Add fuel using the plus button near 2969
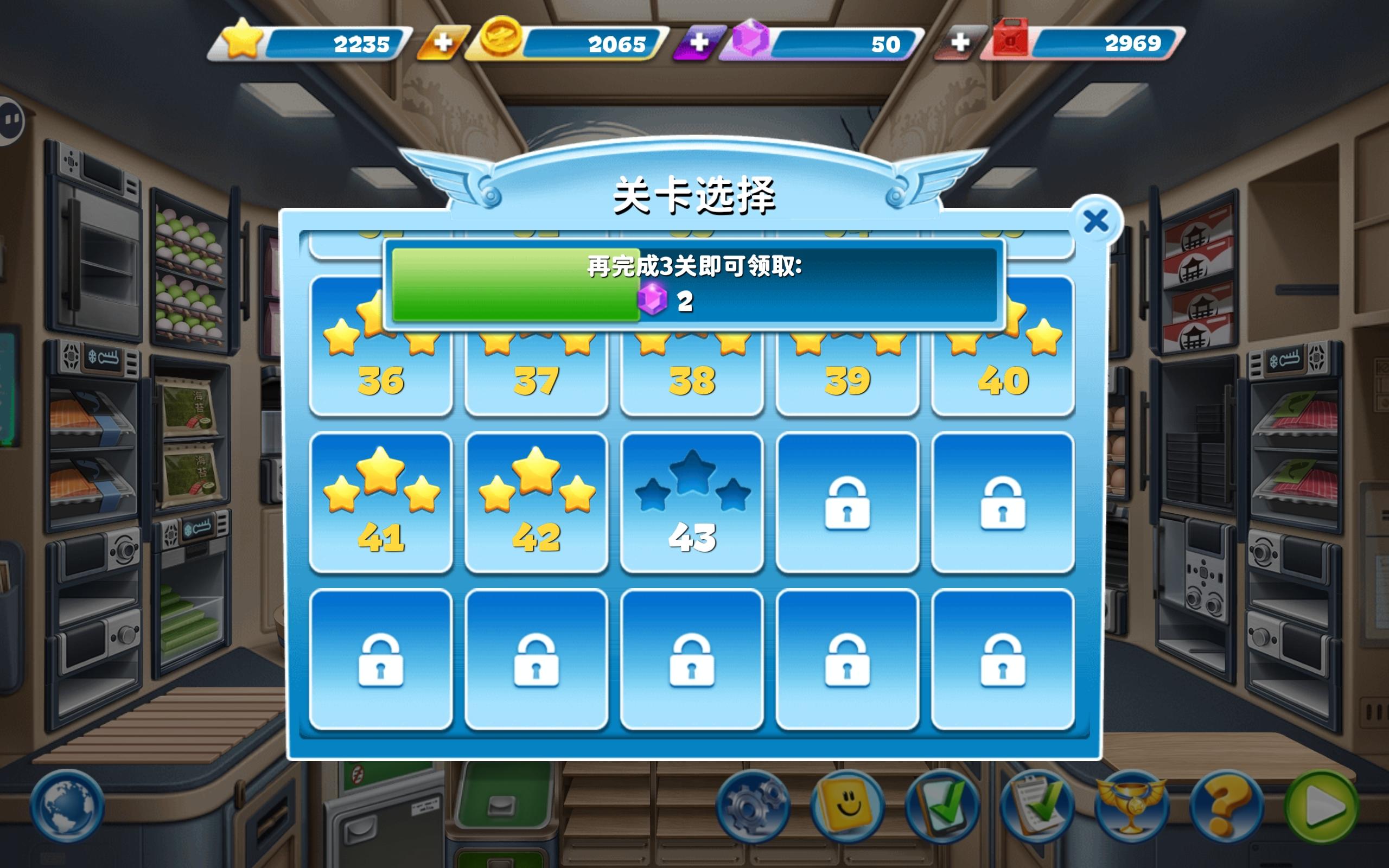1389x868 pixels. (959, 43)
